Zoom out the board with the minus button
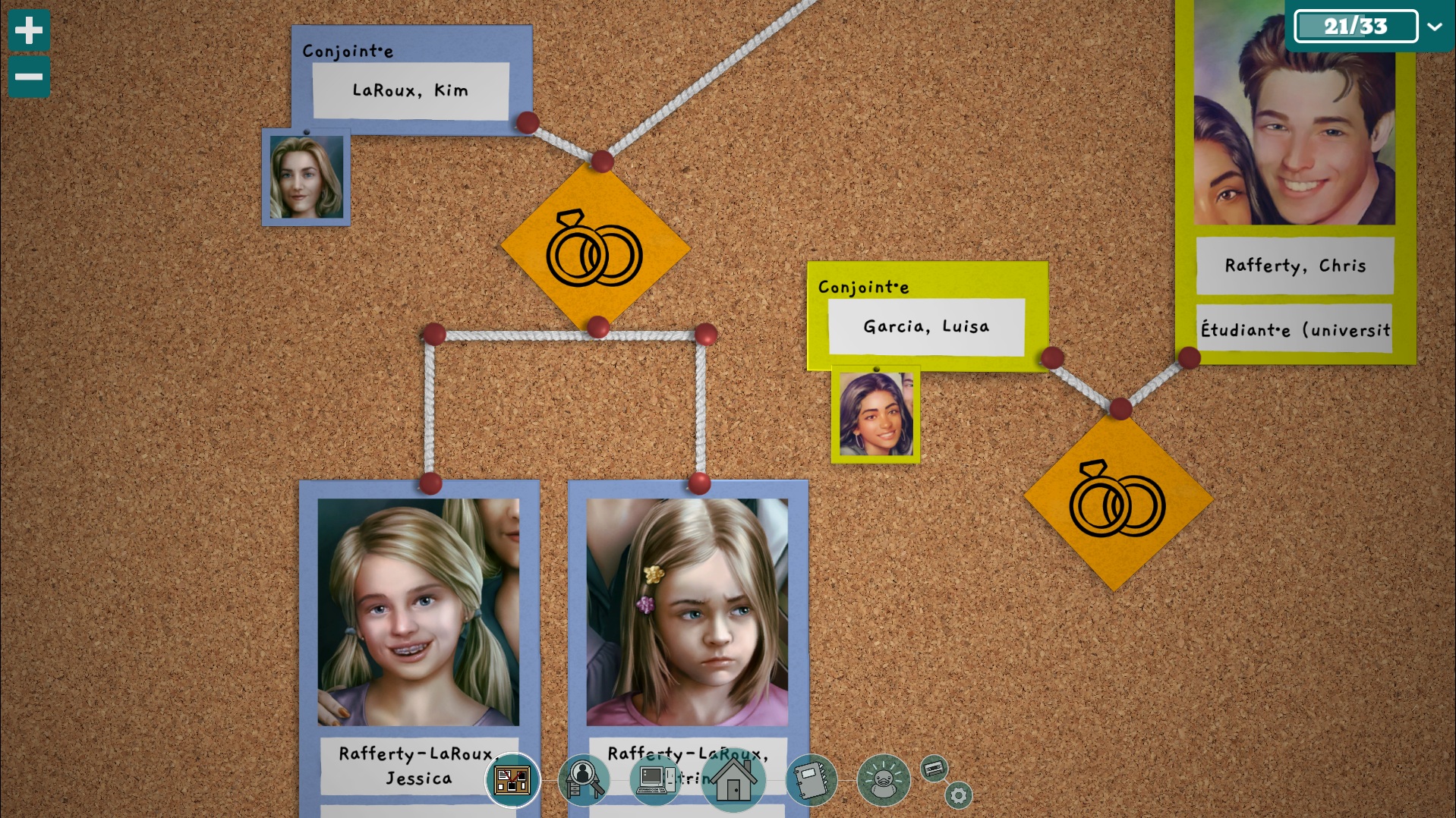Viewport: 1456px width, 818px height. click(x=29, y=77)
